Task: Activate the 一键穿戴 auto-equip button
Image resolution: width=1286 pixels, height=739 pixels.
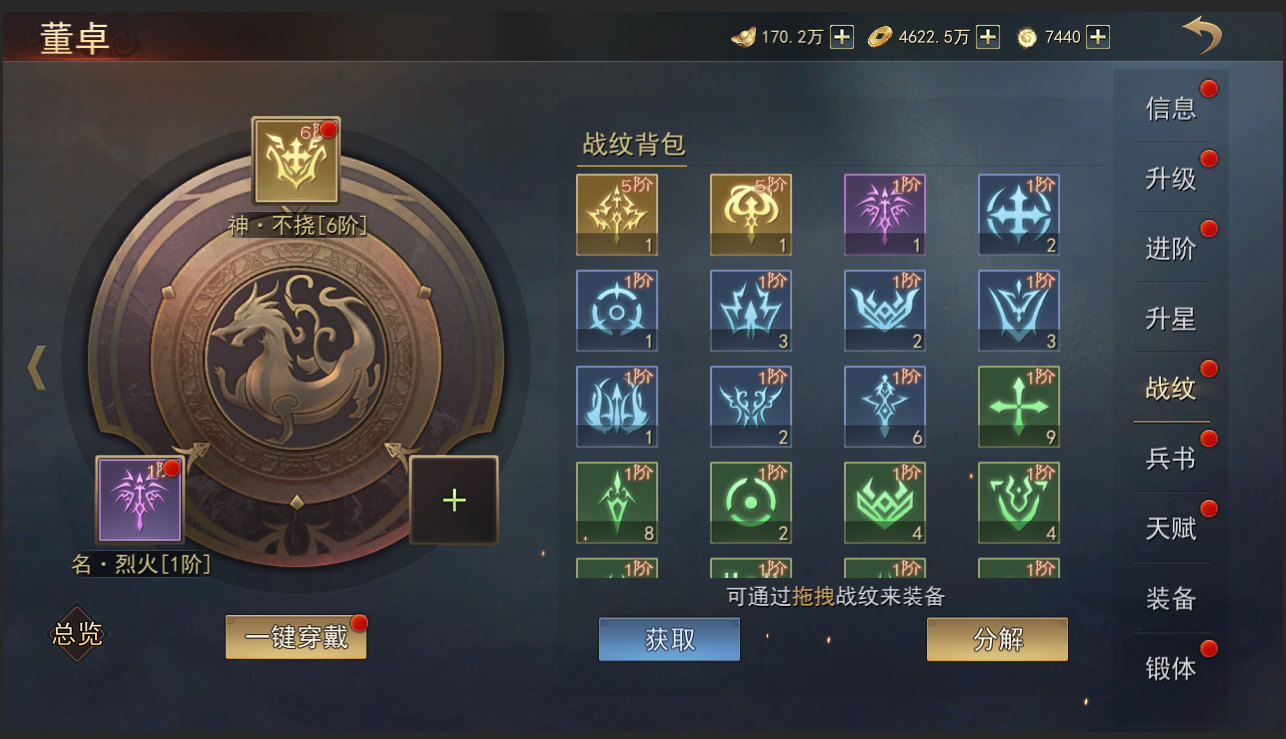Action: point(296,638)
